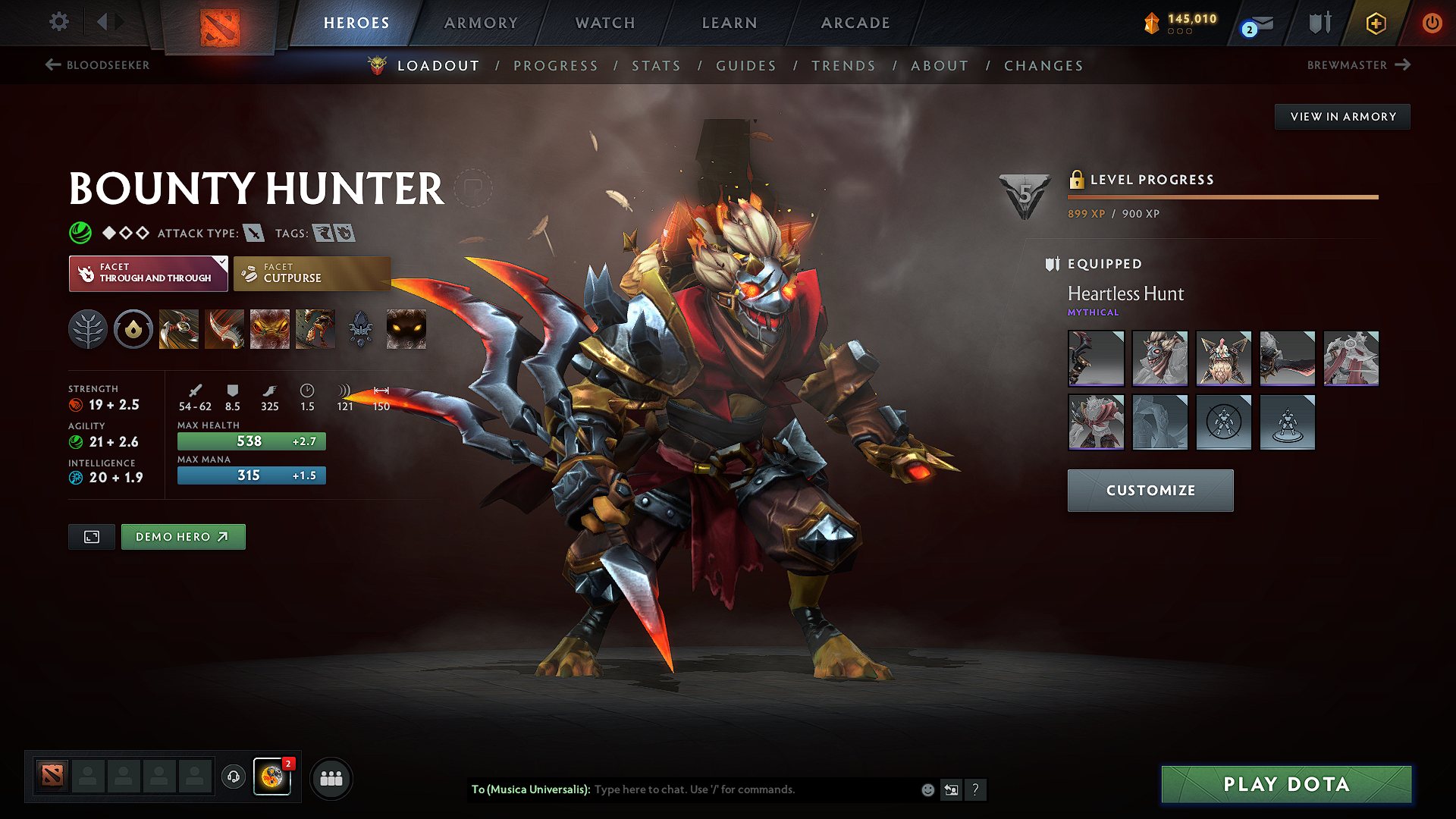Screen dimensions: 1456x819
Task: Open the STATS section for Bounty Hunter
Action: pos(657,65)
